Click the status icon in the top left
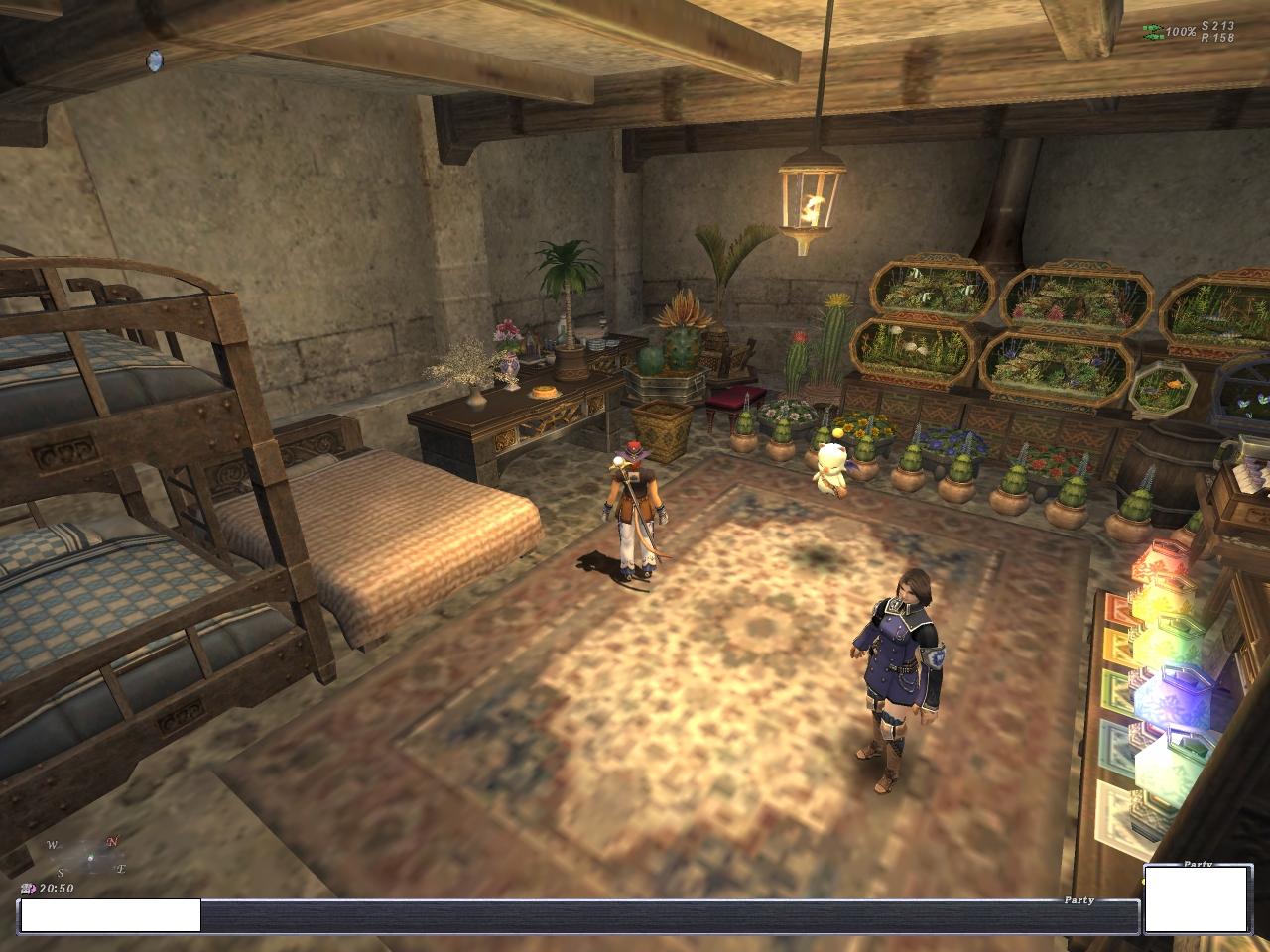This screenshot has width=1270, height=952. tap(154, 61)
